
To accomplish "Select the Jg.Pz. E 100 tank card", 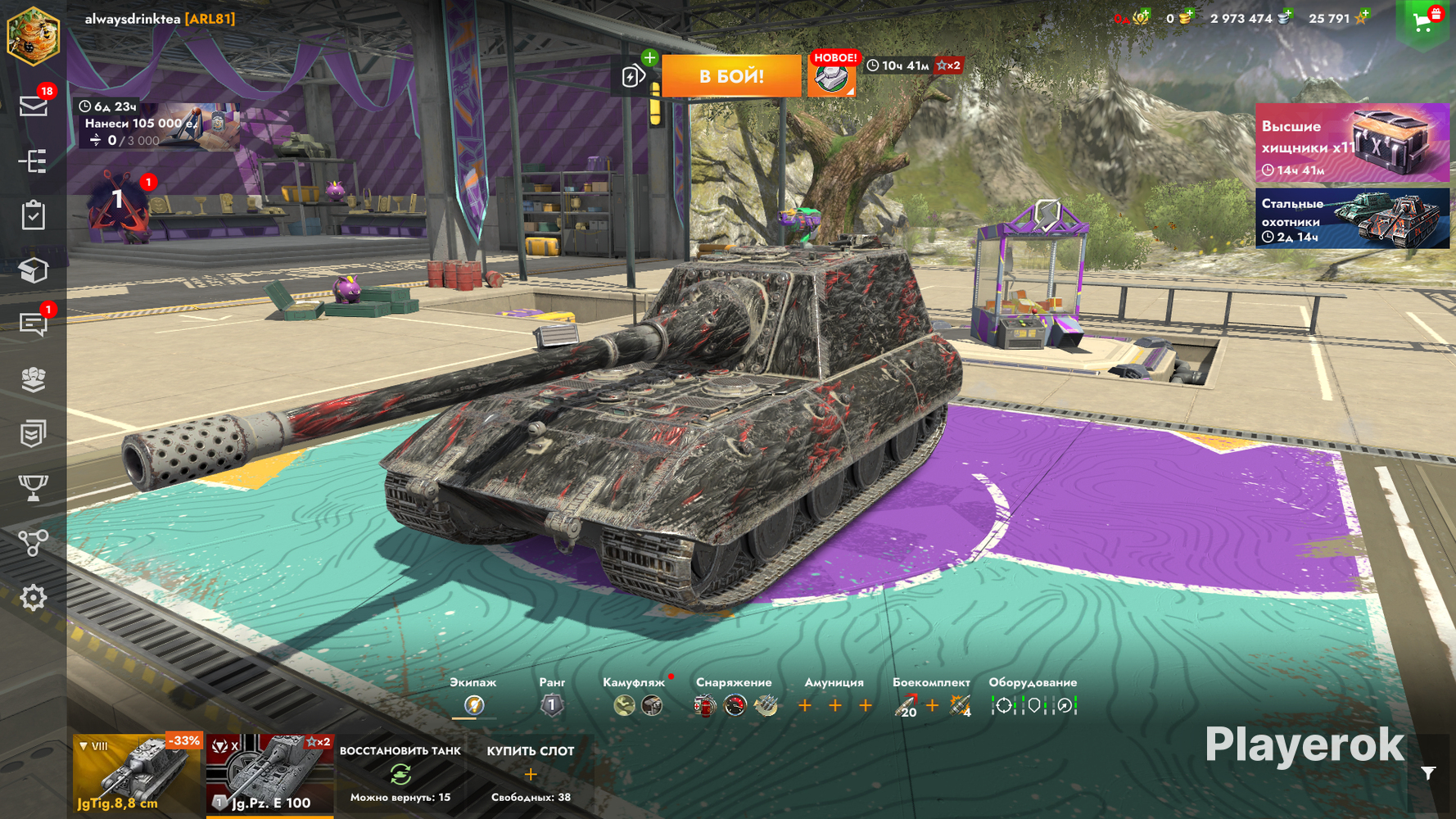I will point(269,774).
